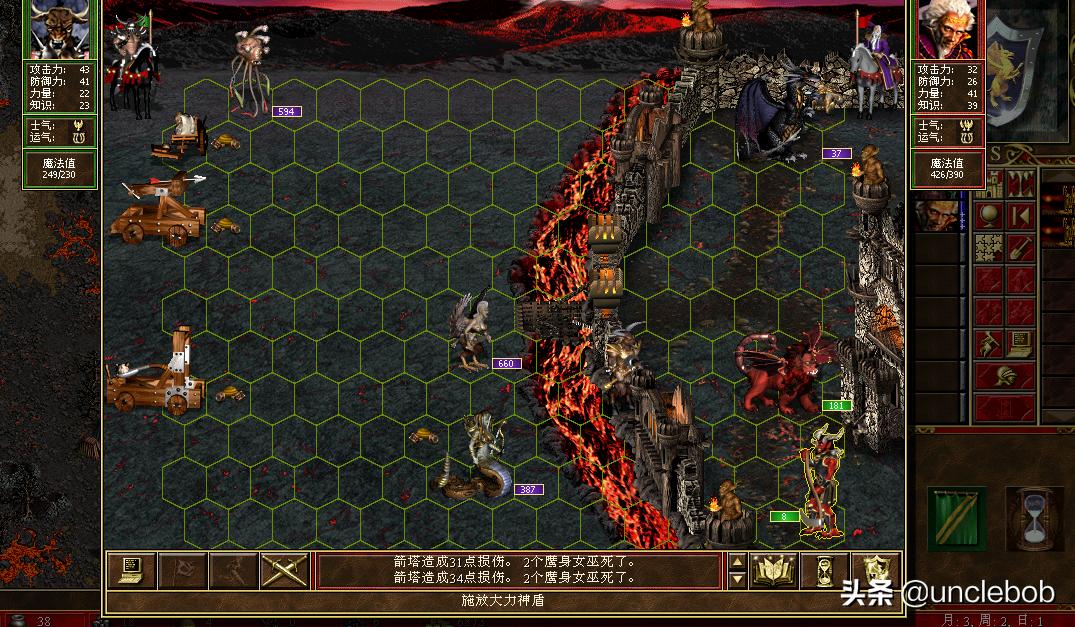This screenshot has width=1075, height=627.
Task: Click the retreat running-figure button
Action: 234,570
